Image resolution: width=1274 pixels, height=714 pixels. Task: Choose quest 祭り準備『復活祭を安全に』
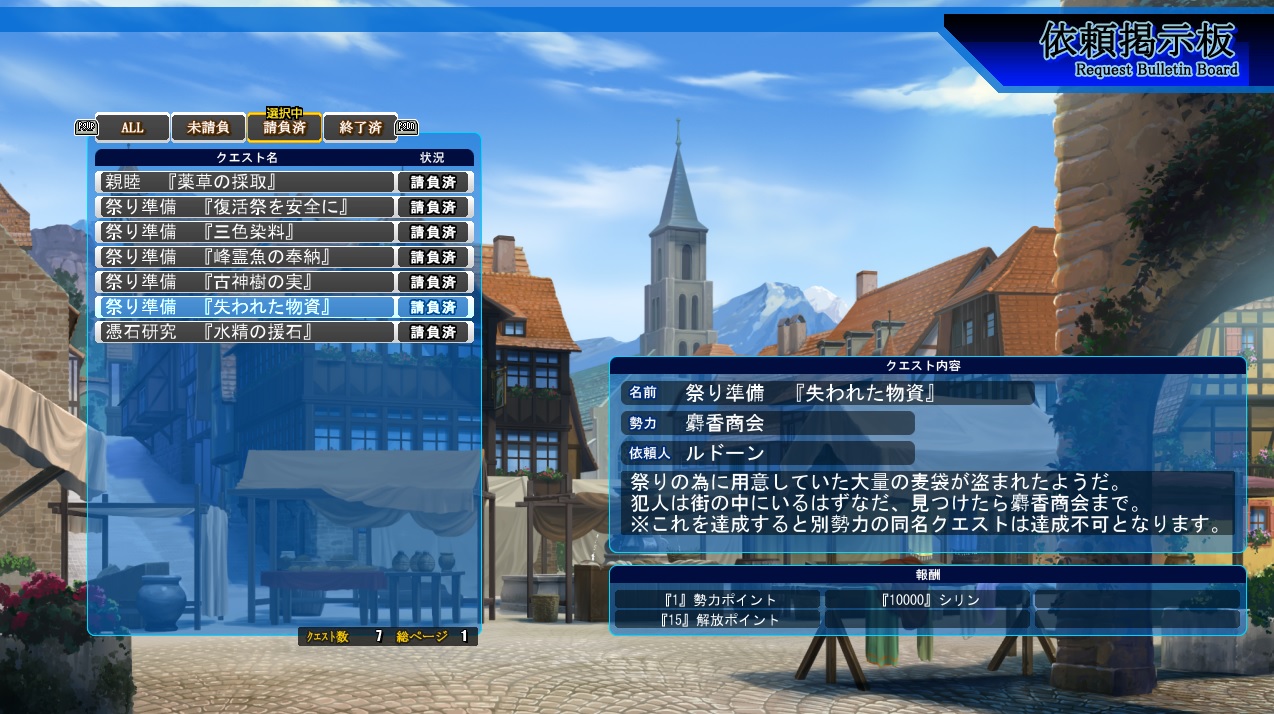[x=246, y=207]
